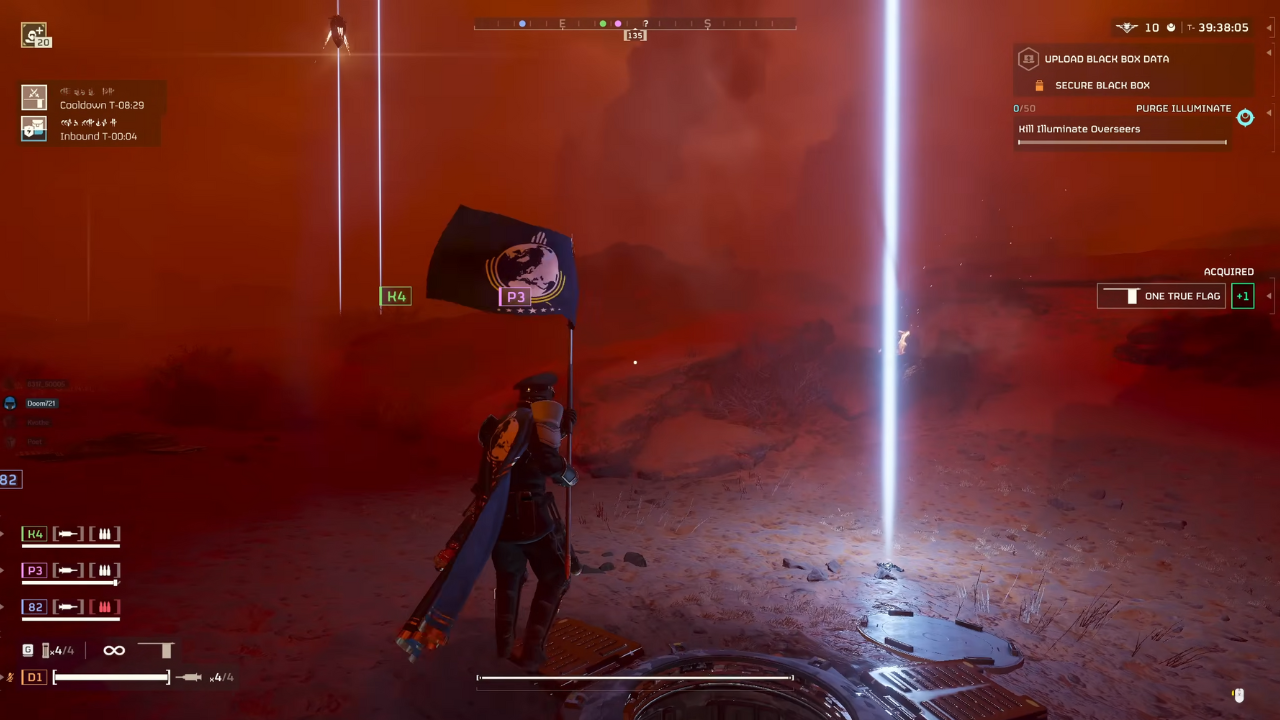Click the stim syringe icon beside D1
The image size is (1280, 720).
click(189, 677)
